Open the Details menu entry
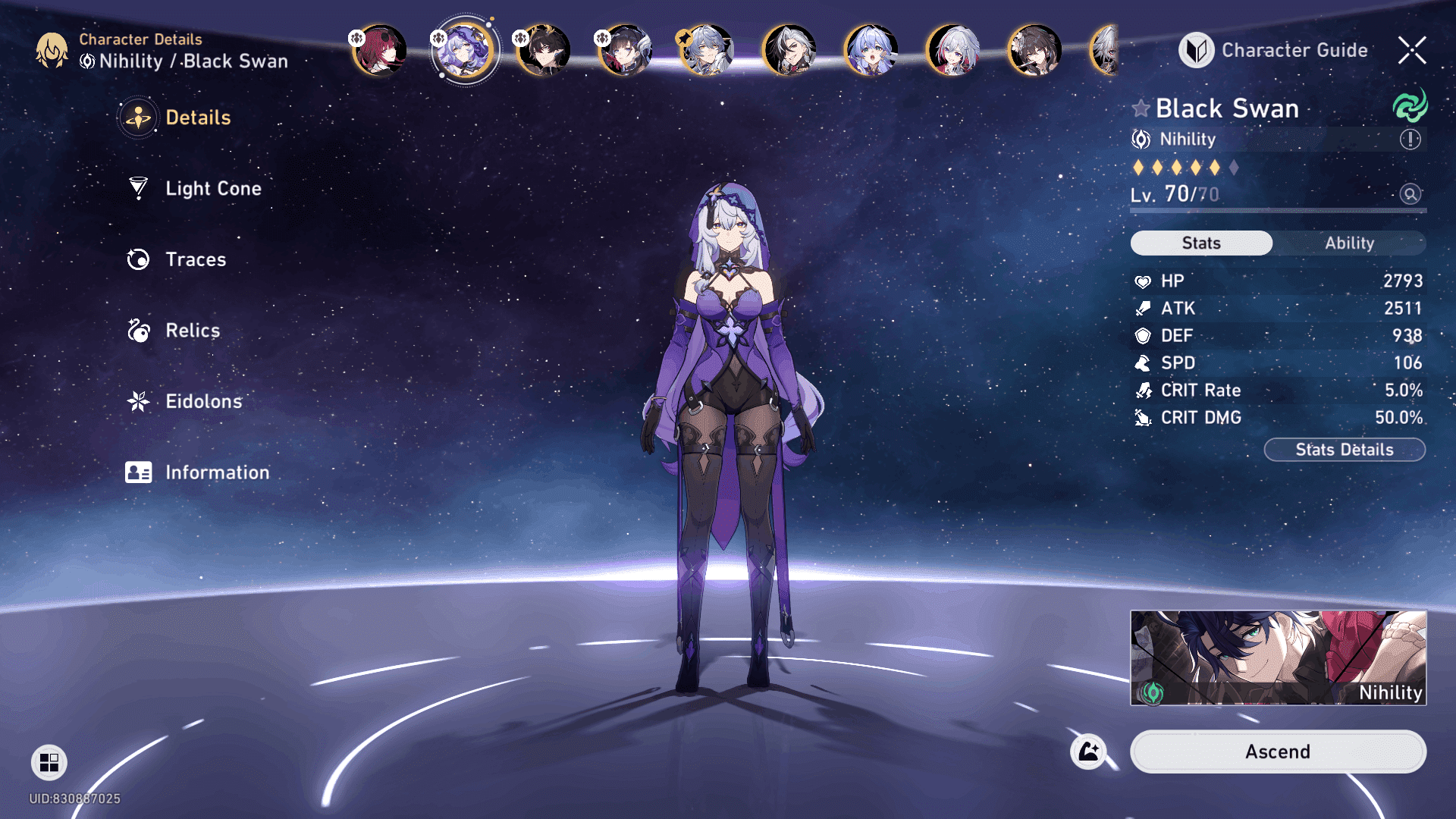 (x=197, y=118)
